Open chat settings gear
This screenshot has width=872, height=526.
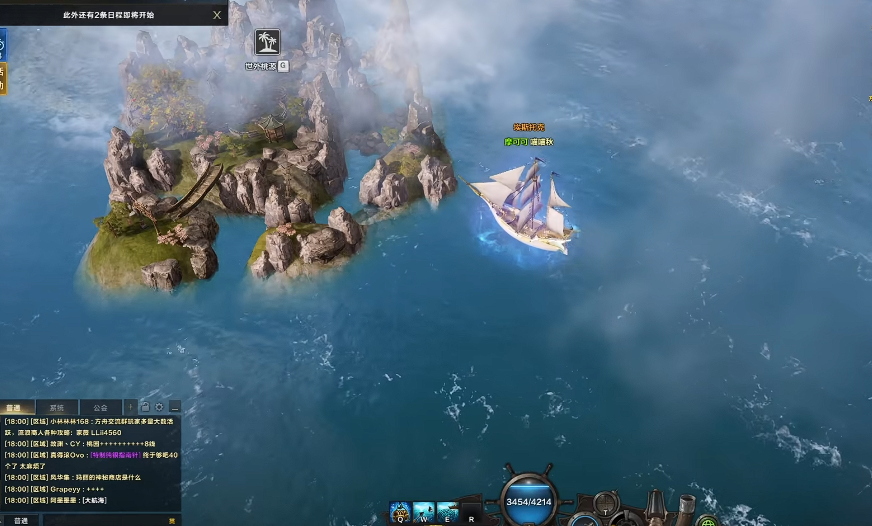click(159, 407)
